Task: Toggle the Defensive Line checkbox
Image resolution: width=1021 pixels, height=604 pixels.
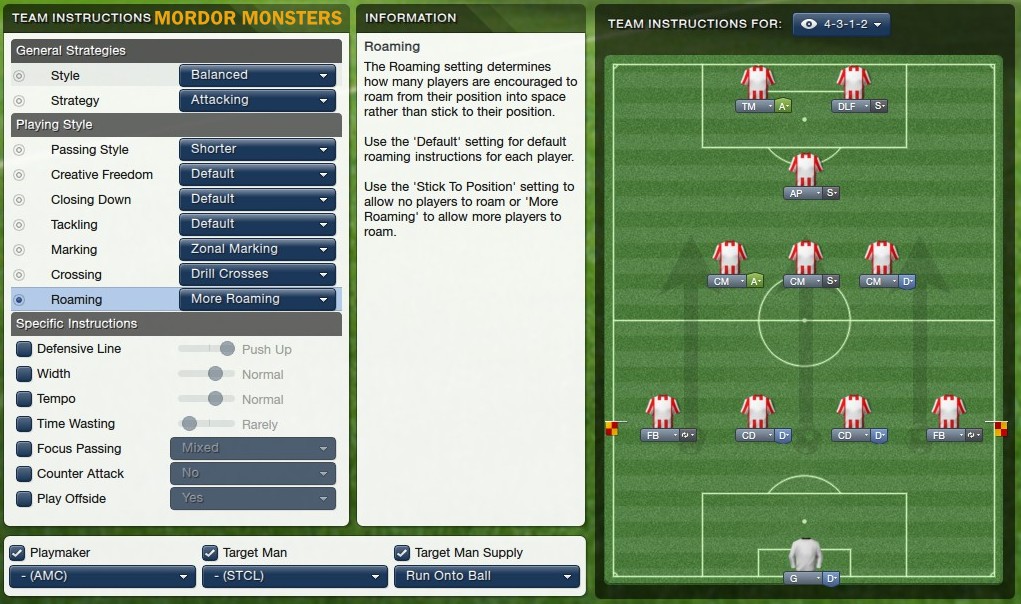Action: coord(24,349)
